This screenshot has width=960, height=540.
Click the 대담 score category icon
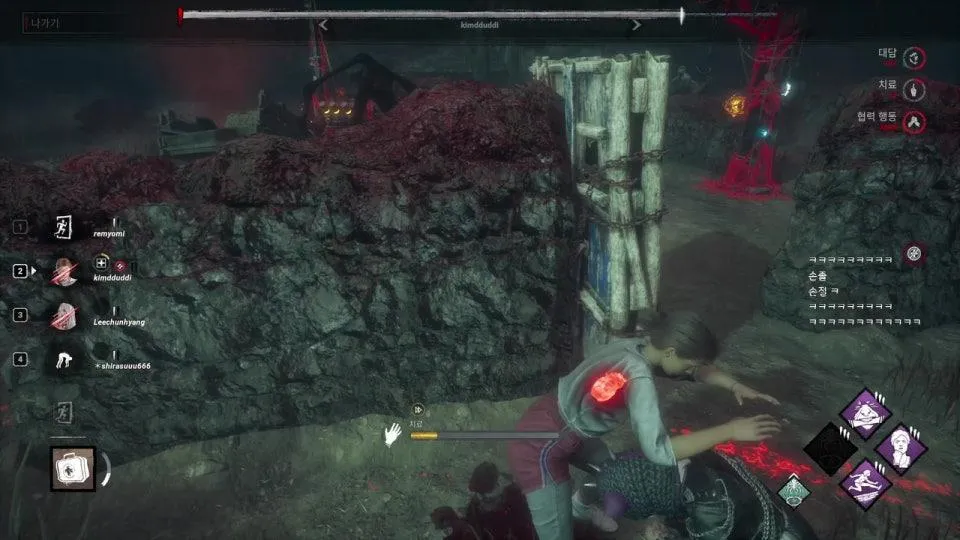coord(913,57)
